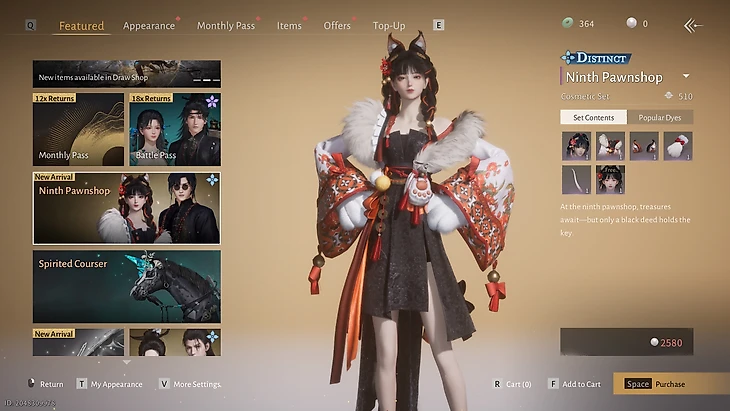Open the Monthly Pass tab

(x=225, y=25)
